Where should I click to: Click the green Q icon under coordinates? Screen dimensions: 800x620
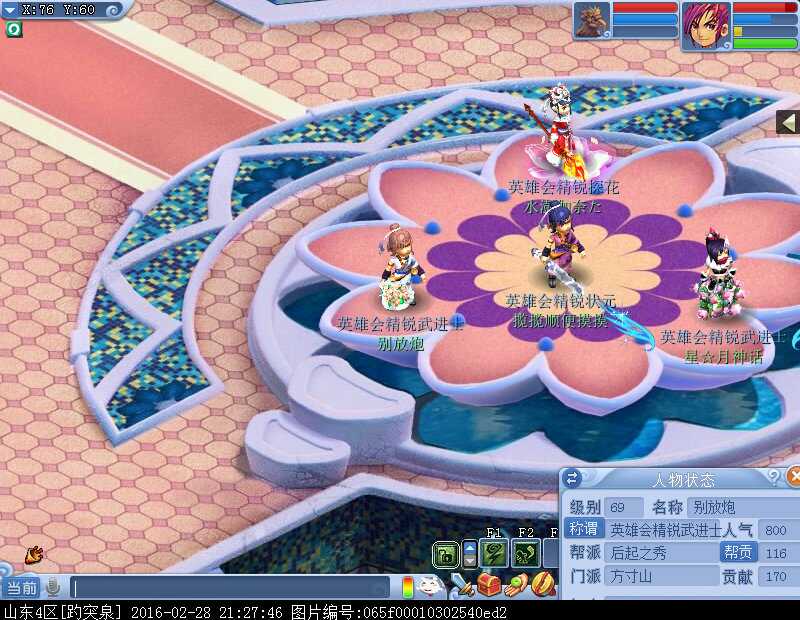click(13, 29)
